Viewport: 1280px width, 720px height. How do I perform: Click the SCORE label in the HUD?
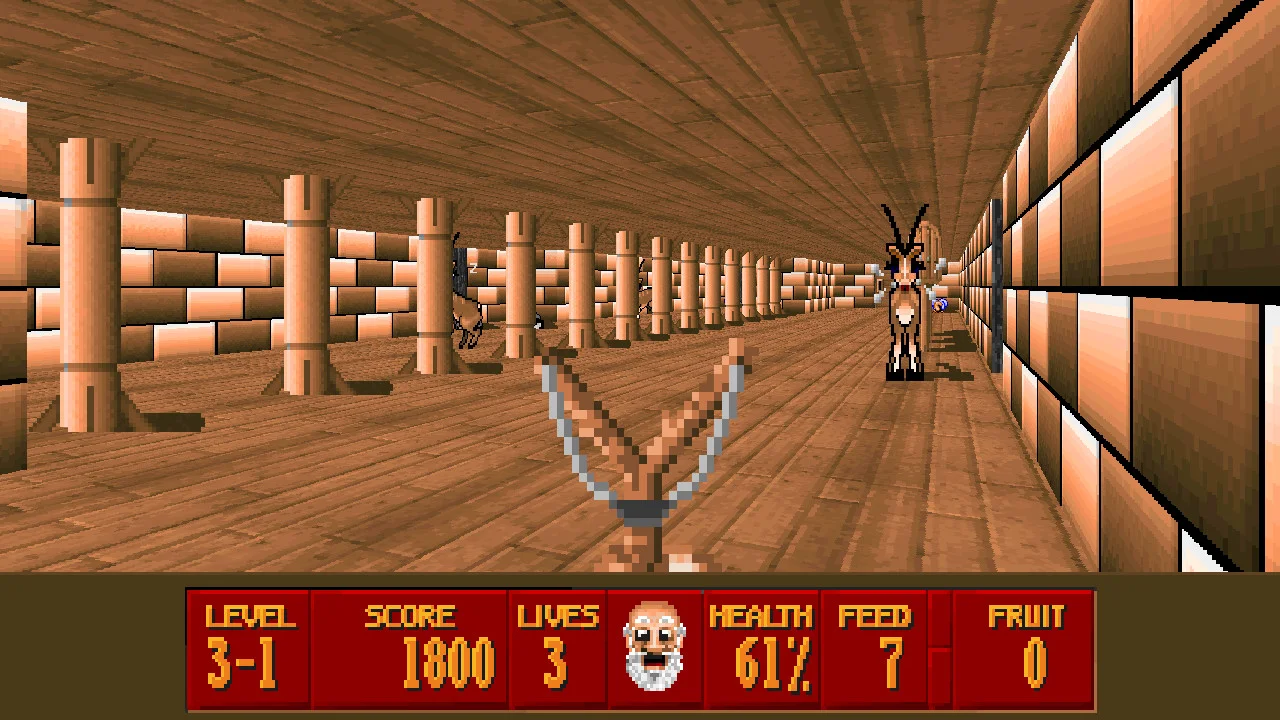click(x=411, y=615)
